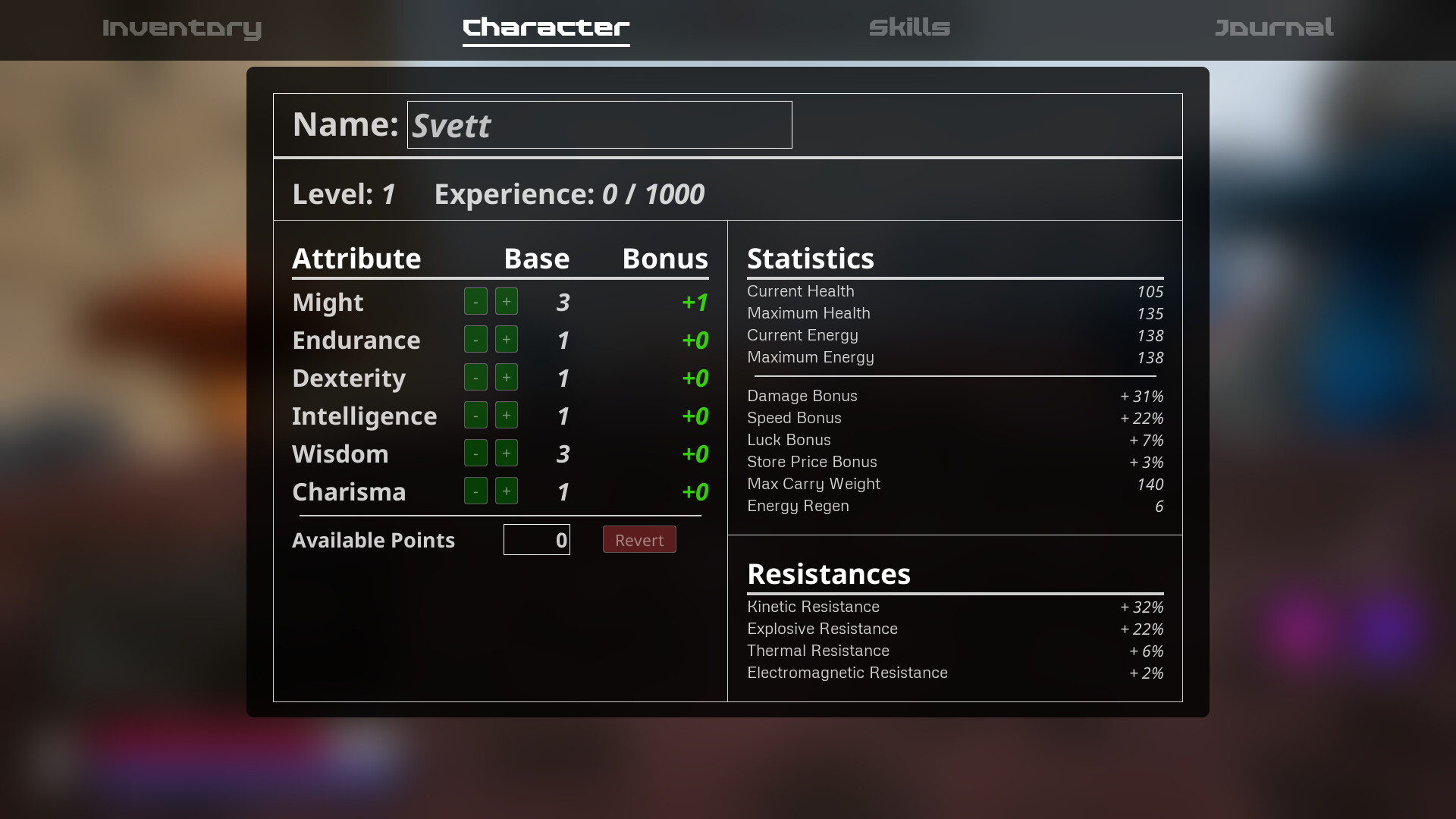Open the Skills tab
The image size is (1456, 819).
pyautogui.click(x=909, y=29)
